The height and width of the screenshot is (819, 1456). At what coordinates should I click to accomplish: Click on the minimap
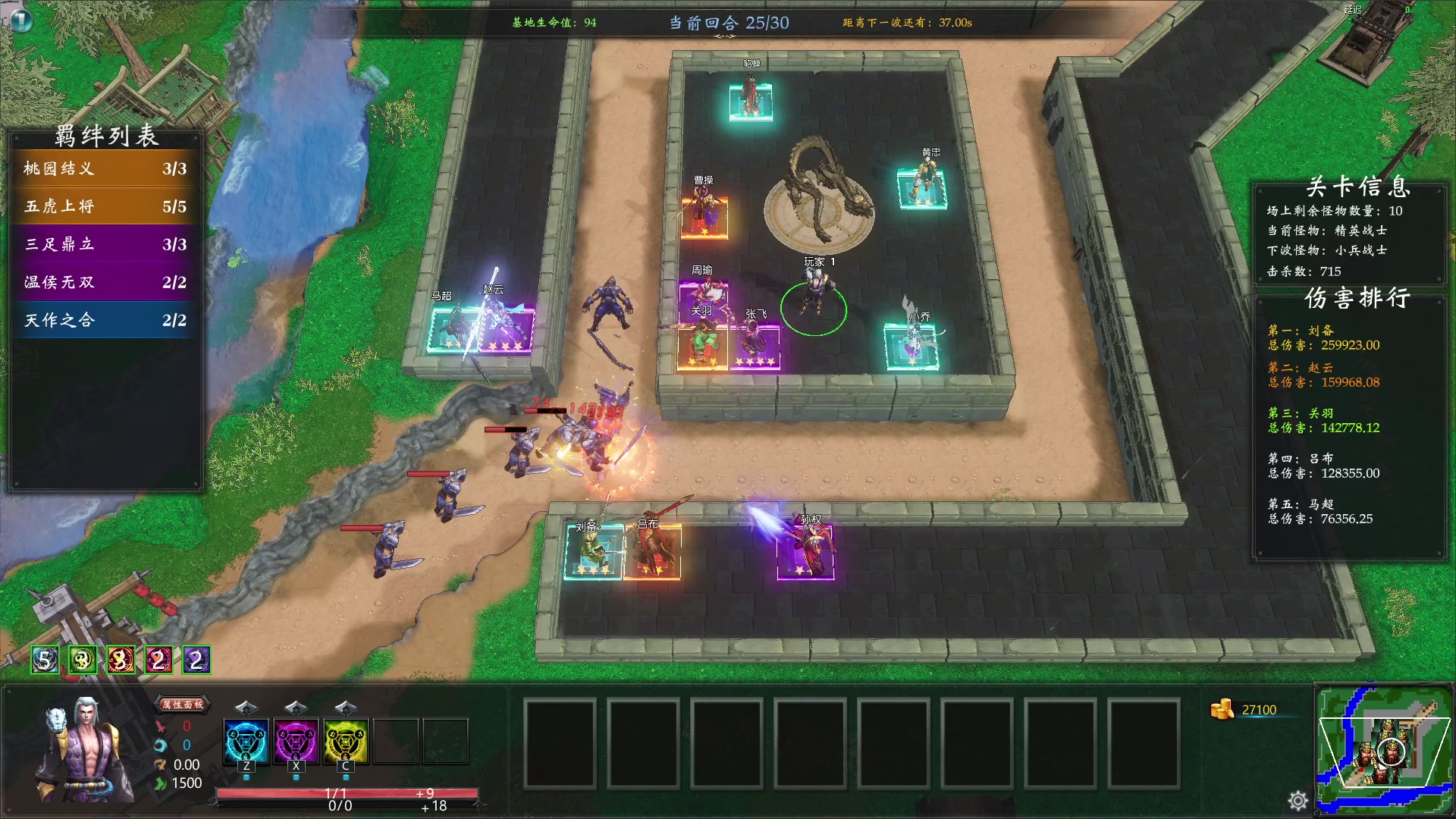point(1384,748)
